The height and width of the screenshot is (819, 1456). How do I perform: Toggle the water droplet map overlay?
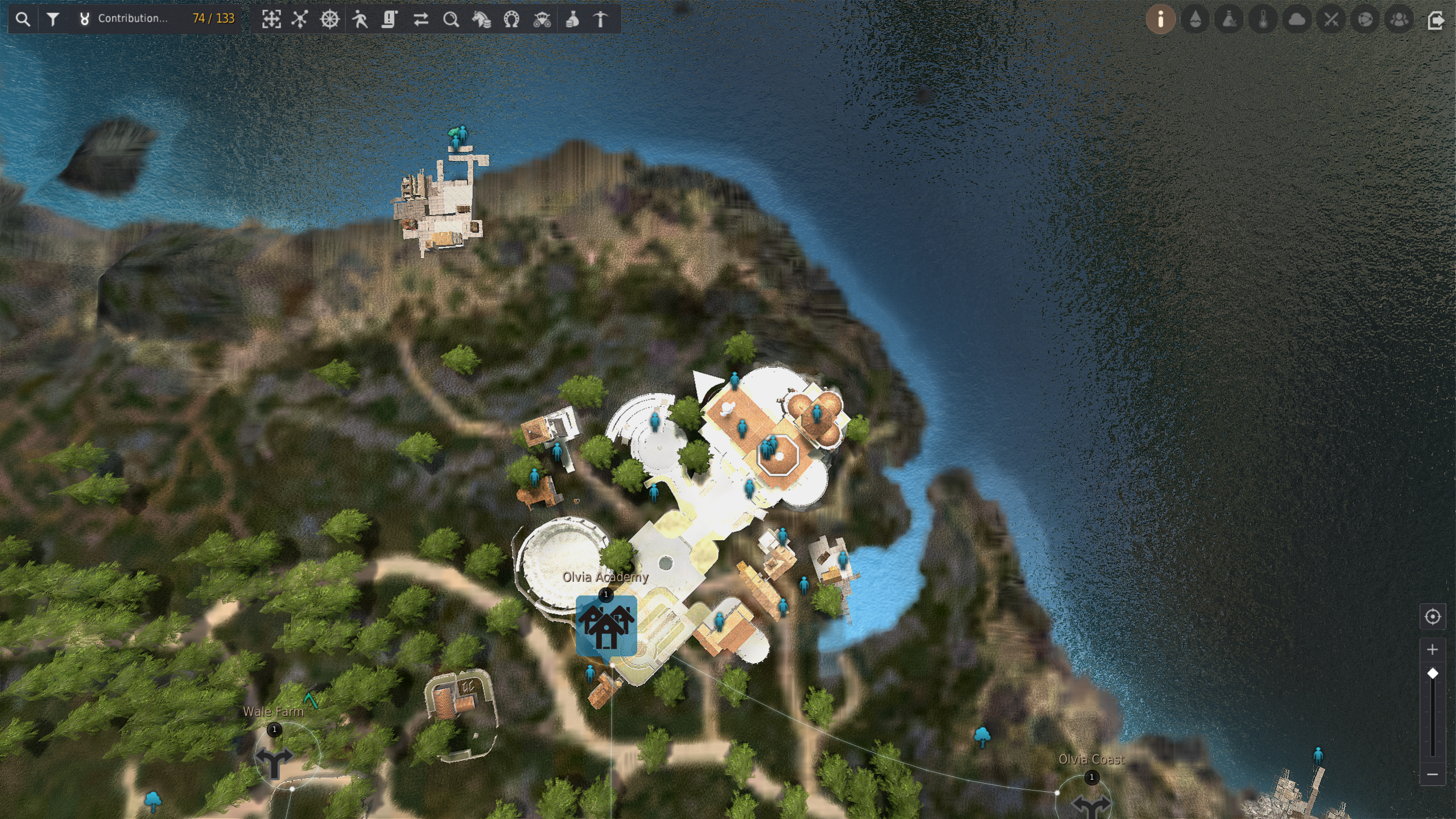click(x=1195, y=19)
